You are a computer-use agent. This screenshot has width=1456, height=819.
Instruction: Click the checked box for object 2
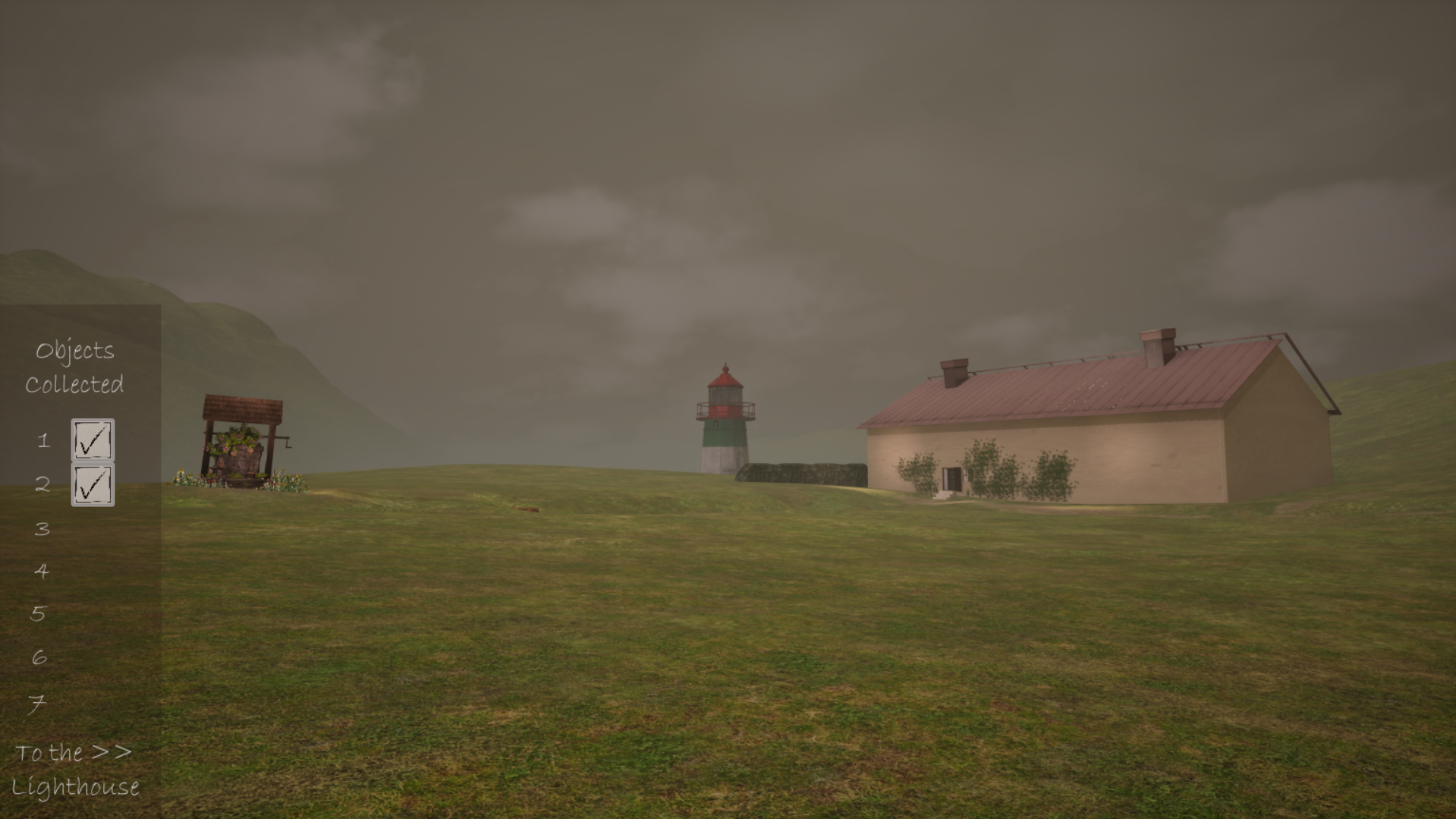93,485
